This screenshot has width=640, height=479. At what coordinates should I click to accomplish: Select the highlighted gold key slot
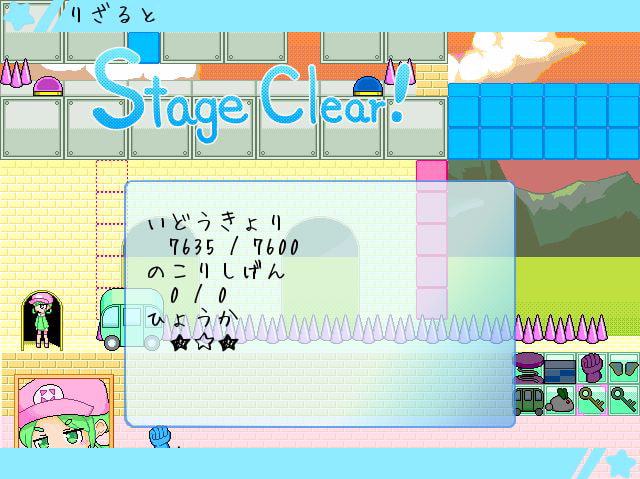click(593, 399)
